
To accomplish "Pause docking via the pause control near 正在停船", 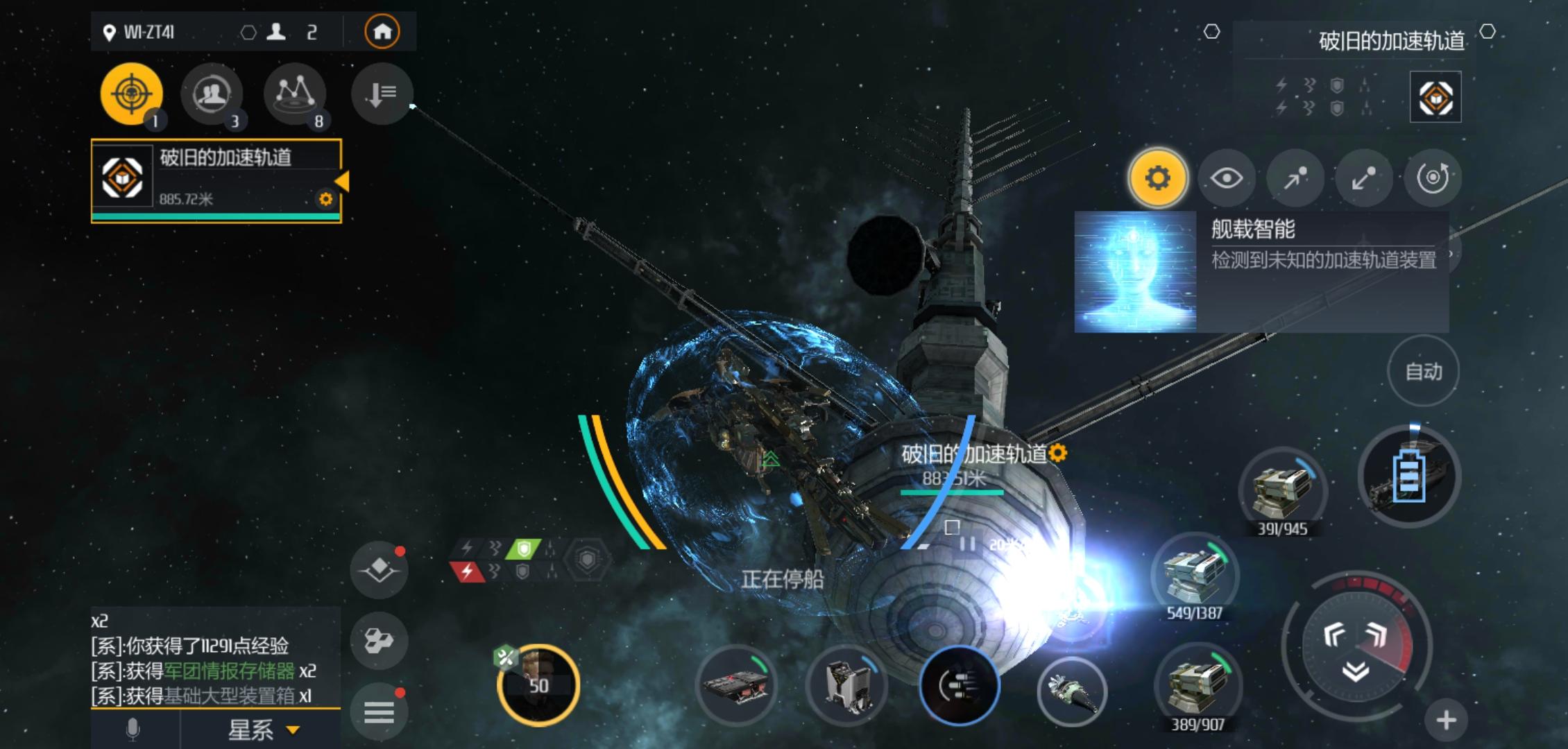I will pyautogui.click(x=969, y=544).
